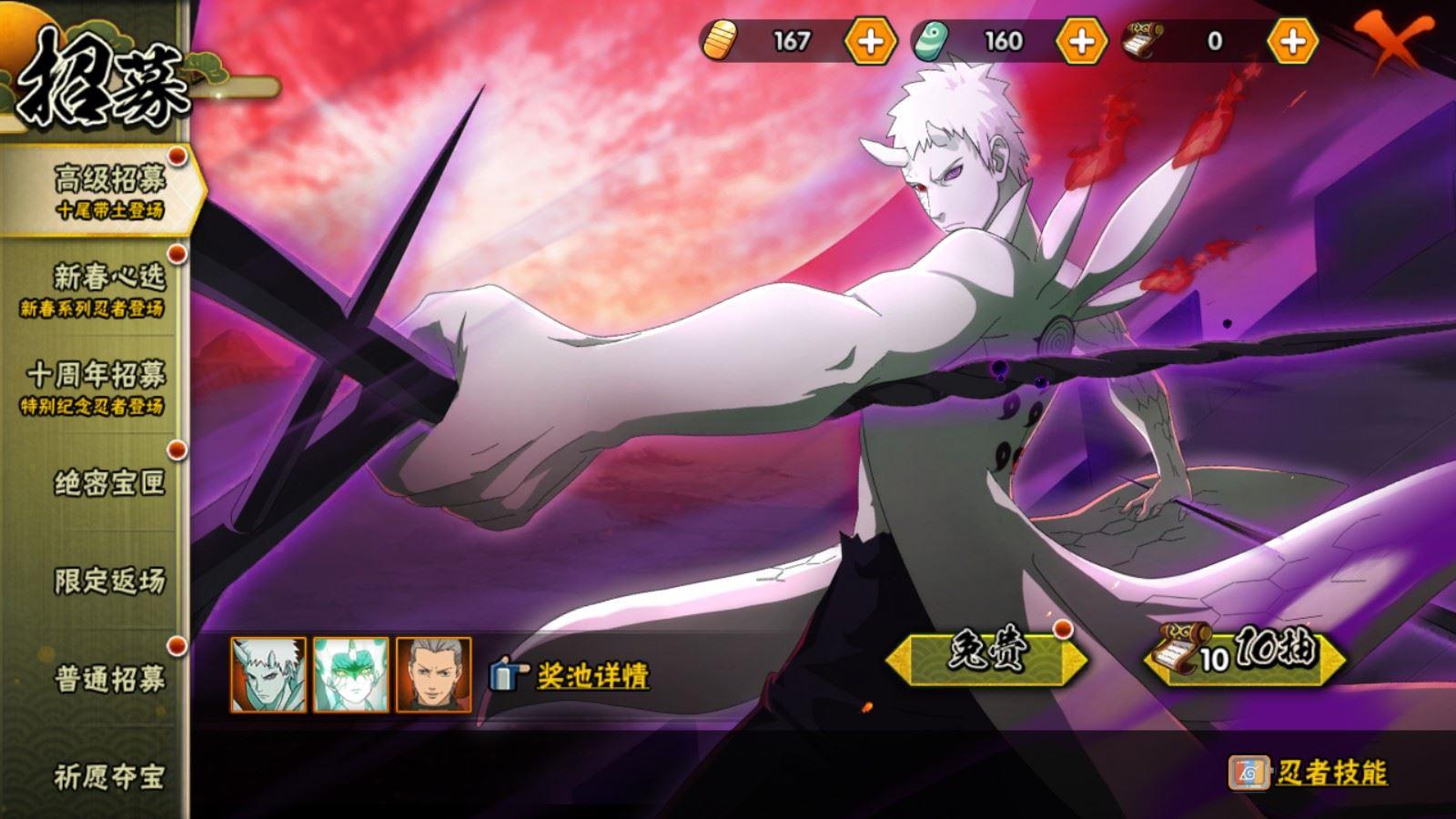The height and width of the screenshot is (819, 1456).
Task: Select the 十周年招募 anniversary tab
Action: click(x=100, y=387)
